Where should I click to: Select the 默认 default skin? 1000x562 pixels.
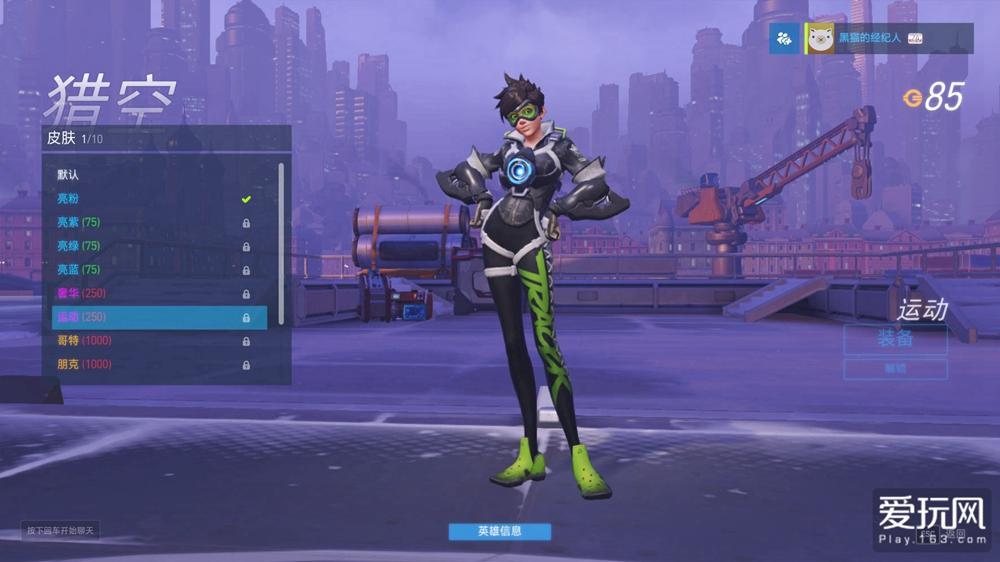[150, 174]
